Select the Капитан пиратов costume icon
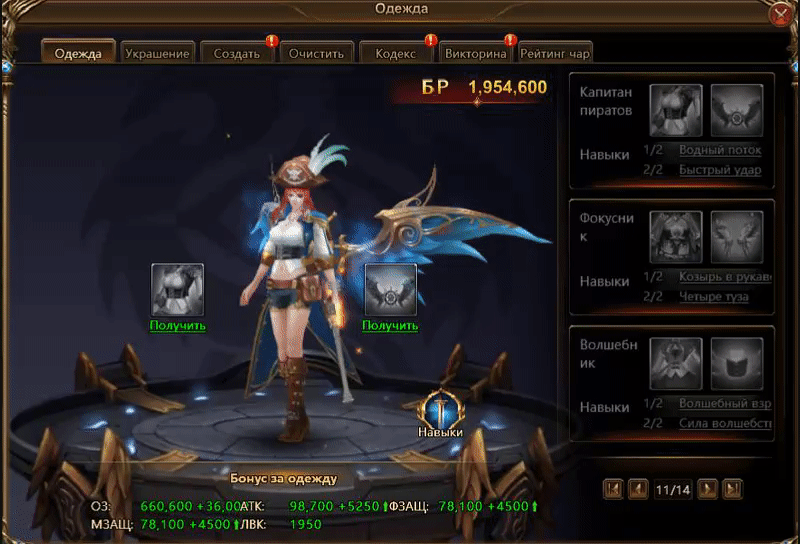 tap(675, 110)
